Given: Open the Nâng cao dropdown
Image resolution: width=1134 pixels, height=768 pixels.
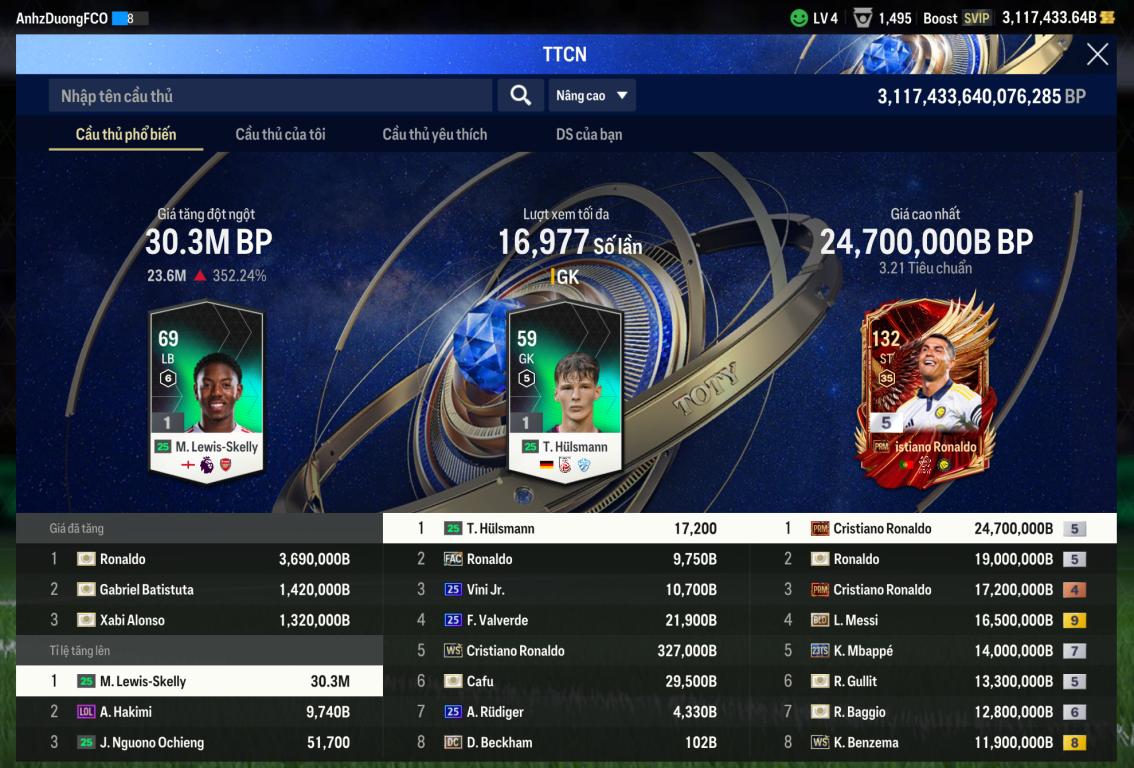Looking at the screenshot, I should click(x=592, y=96).
